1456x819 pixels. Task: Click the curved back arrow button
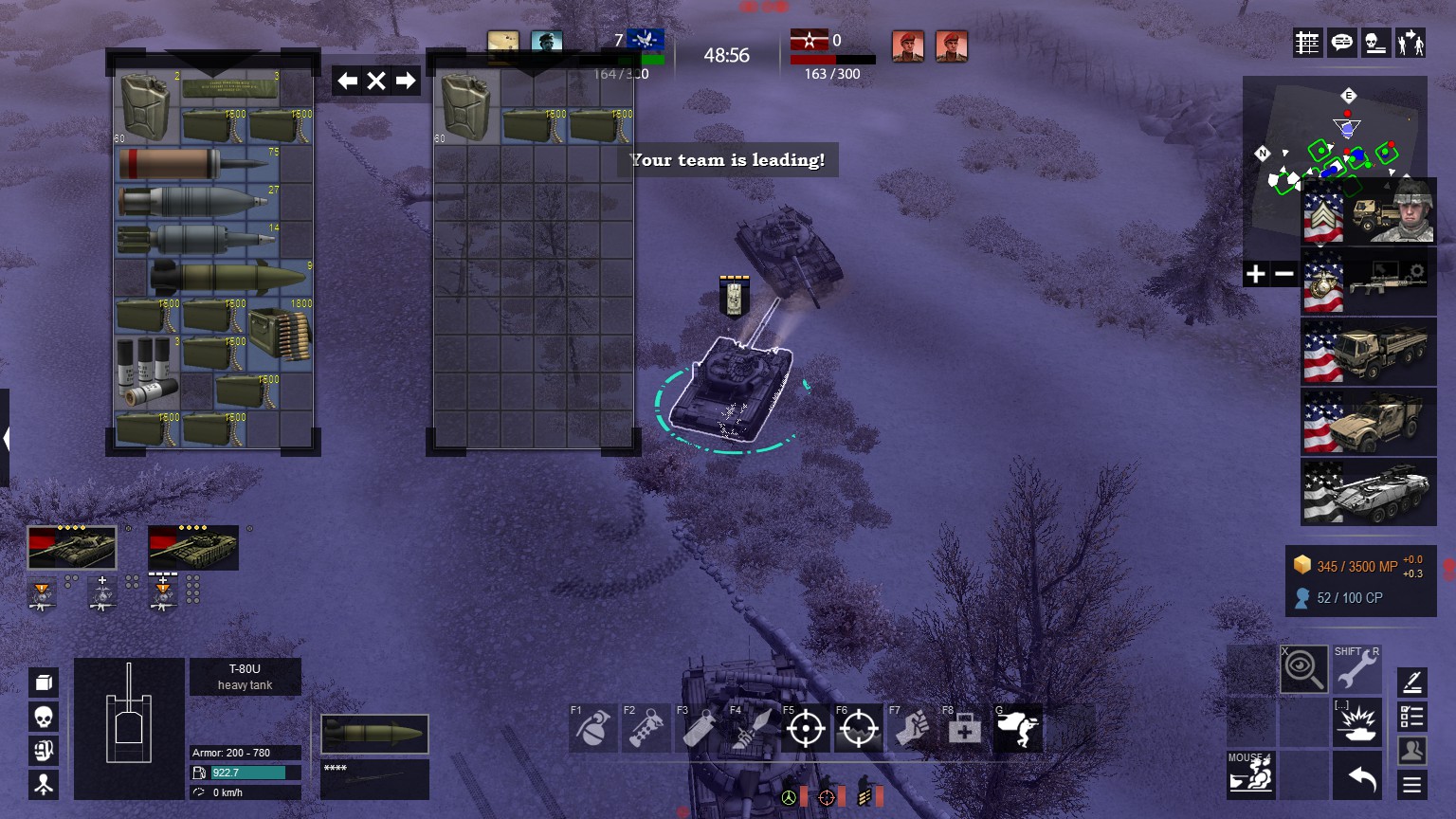coord(1361,778)
